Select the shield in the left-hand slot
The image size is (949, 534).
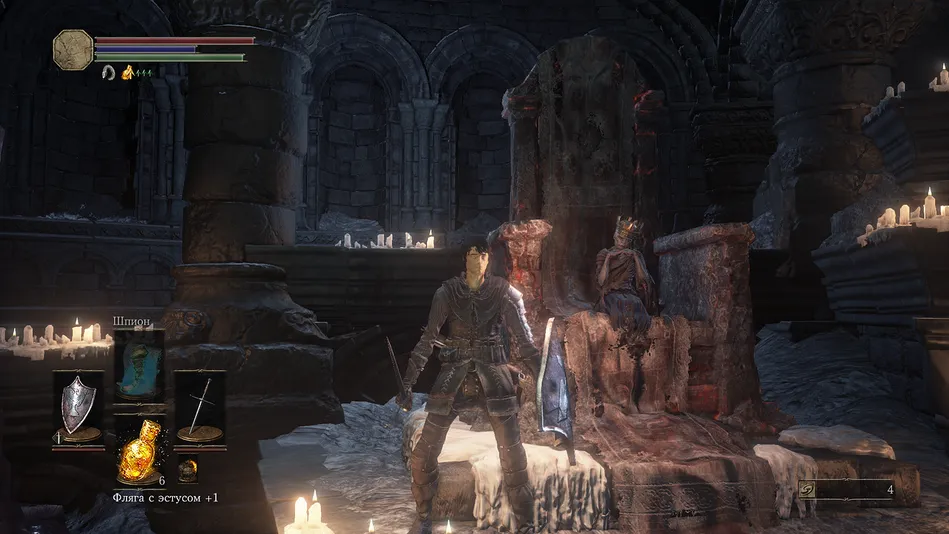tap(77, 406)
